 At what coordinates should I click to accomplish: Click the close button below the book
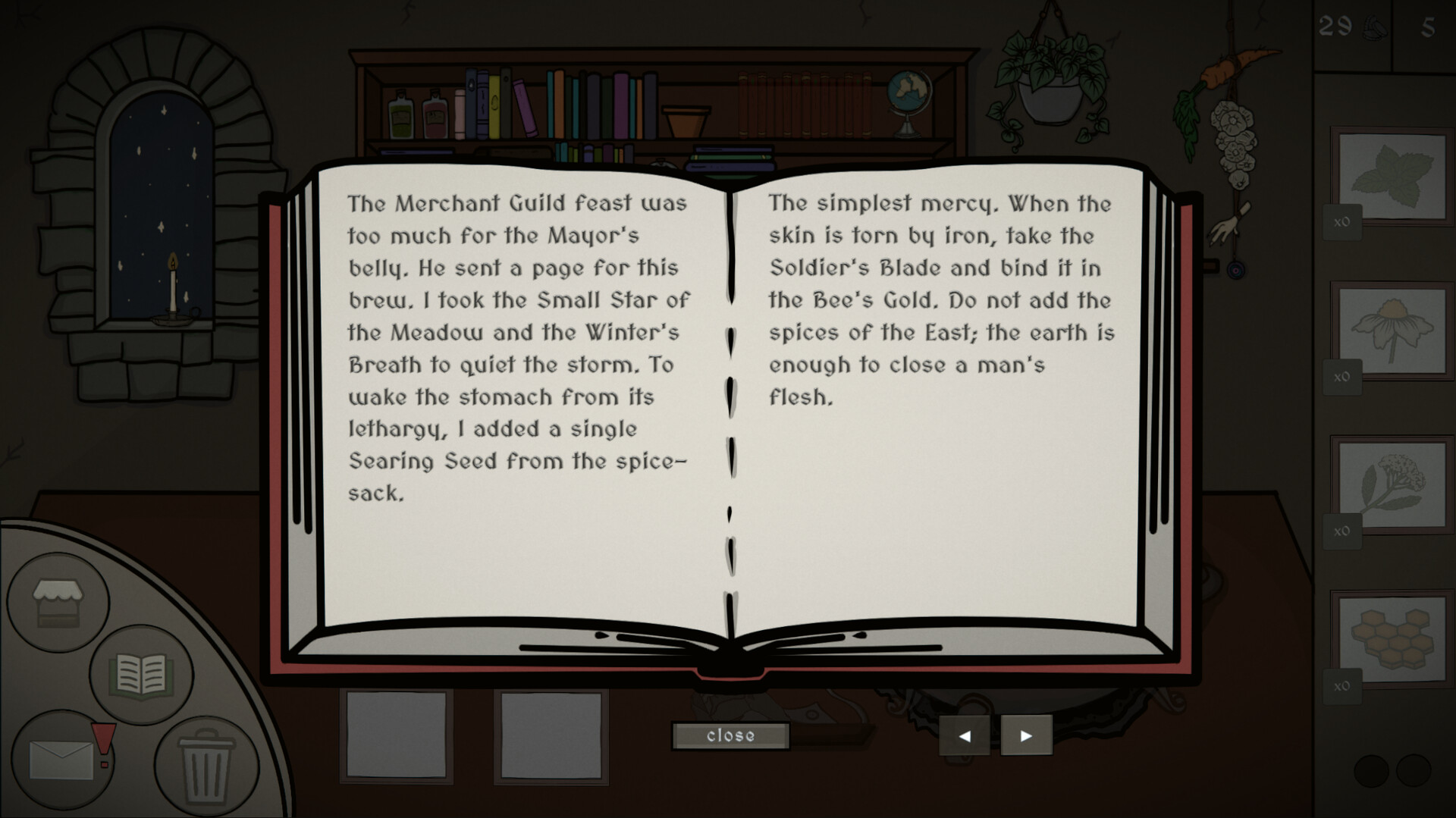(730, 735)
